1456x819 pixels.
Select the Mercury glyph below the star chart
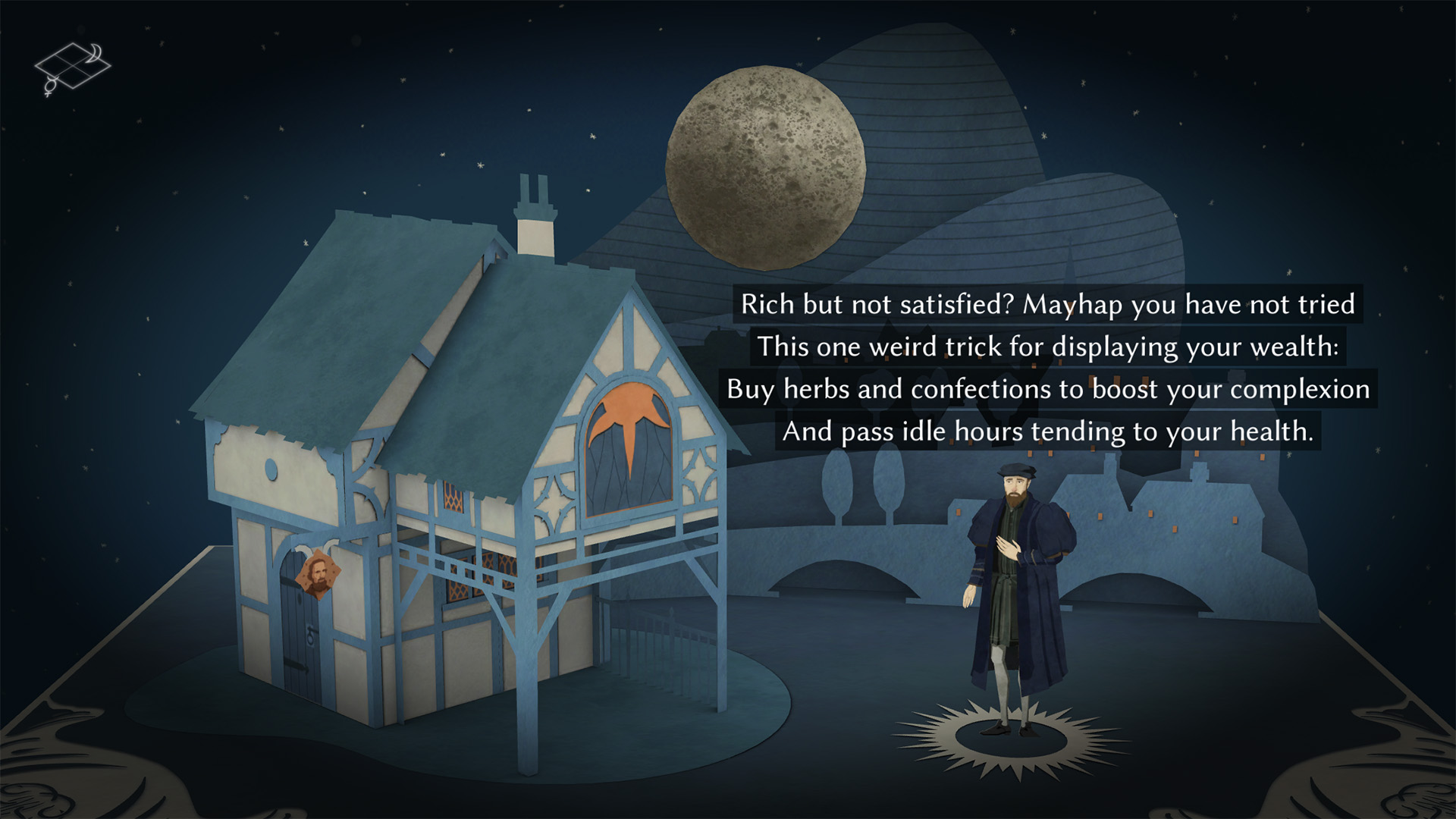pyautogui.click(x=49, y=86)
